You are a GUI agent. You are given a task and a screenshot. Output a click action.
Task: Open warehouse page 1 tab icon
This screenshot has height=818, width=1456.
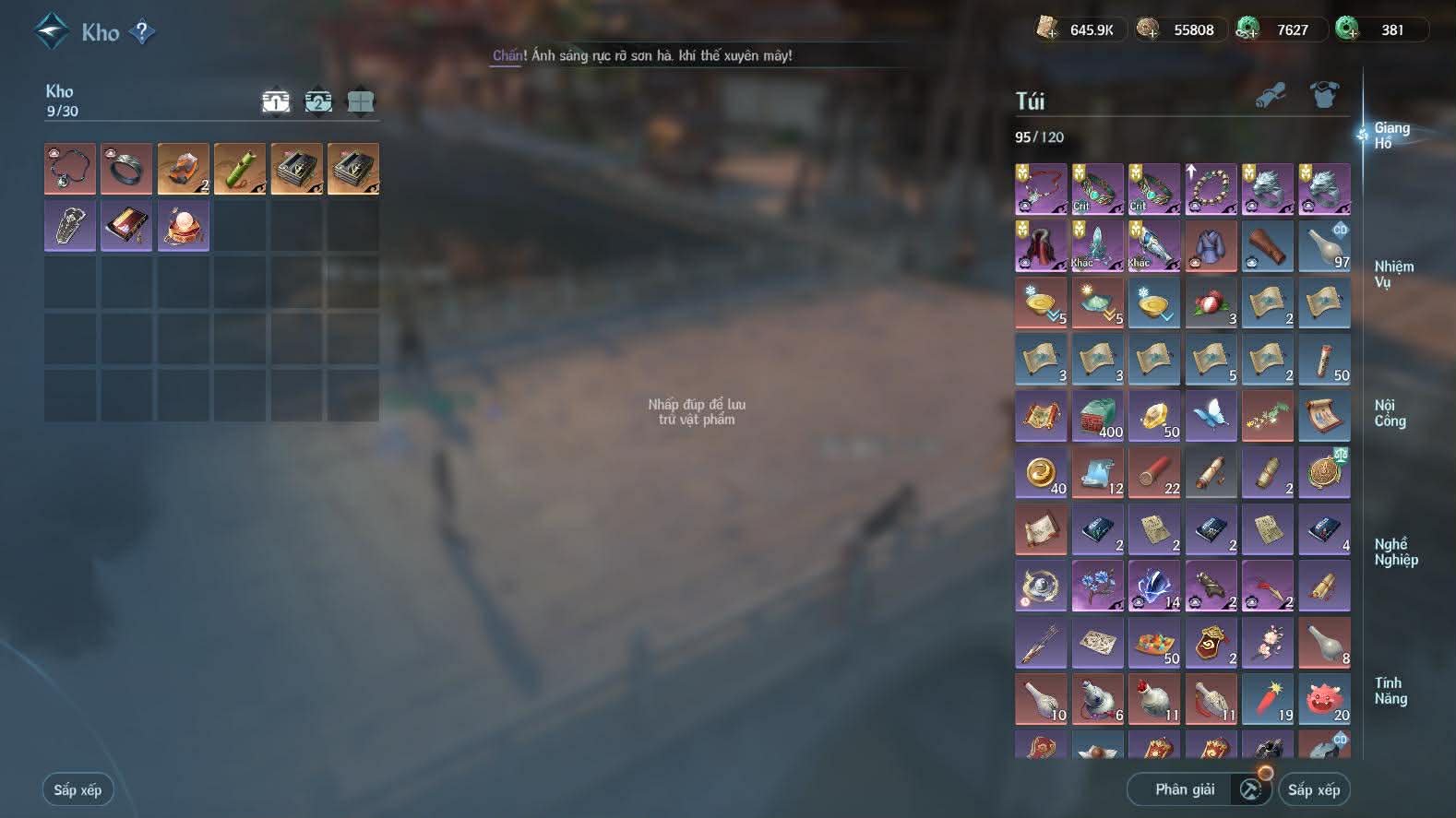(x=276, y=101)
